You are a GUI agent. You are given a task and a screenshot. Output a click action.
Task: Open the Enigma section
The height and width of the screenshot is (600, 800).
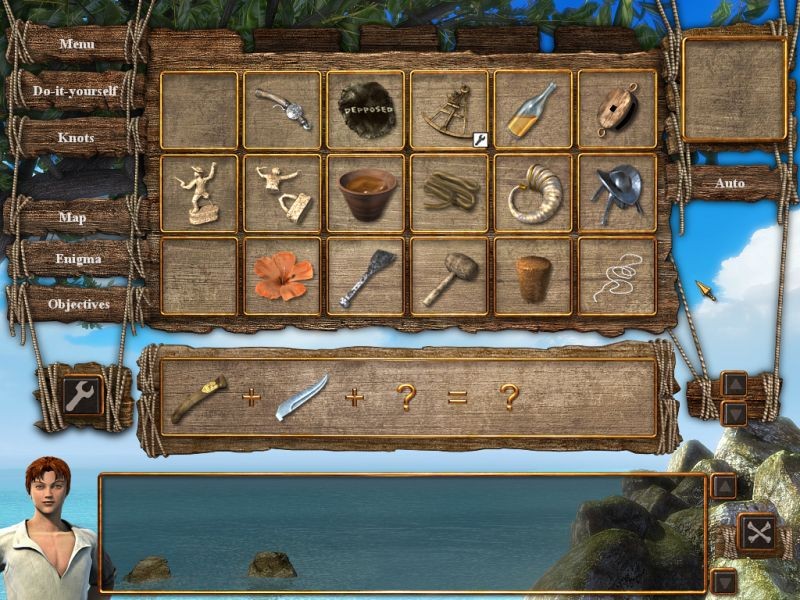coord(78,259)
